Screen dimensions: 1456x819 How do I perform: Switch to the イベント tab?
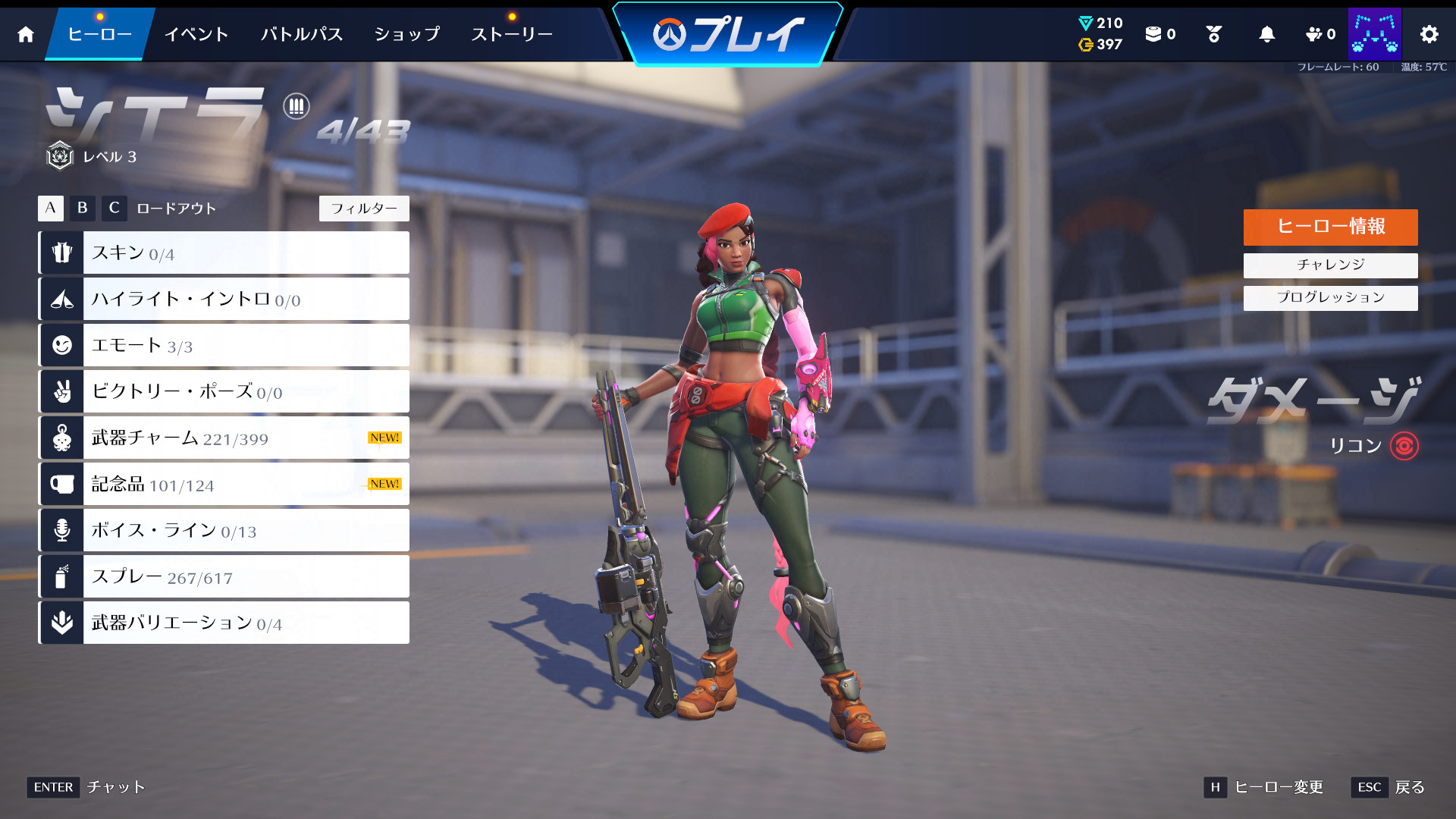click(x=196, y=33)
